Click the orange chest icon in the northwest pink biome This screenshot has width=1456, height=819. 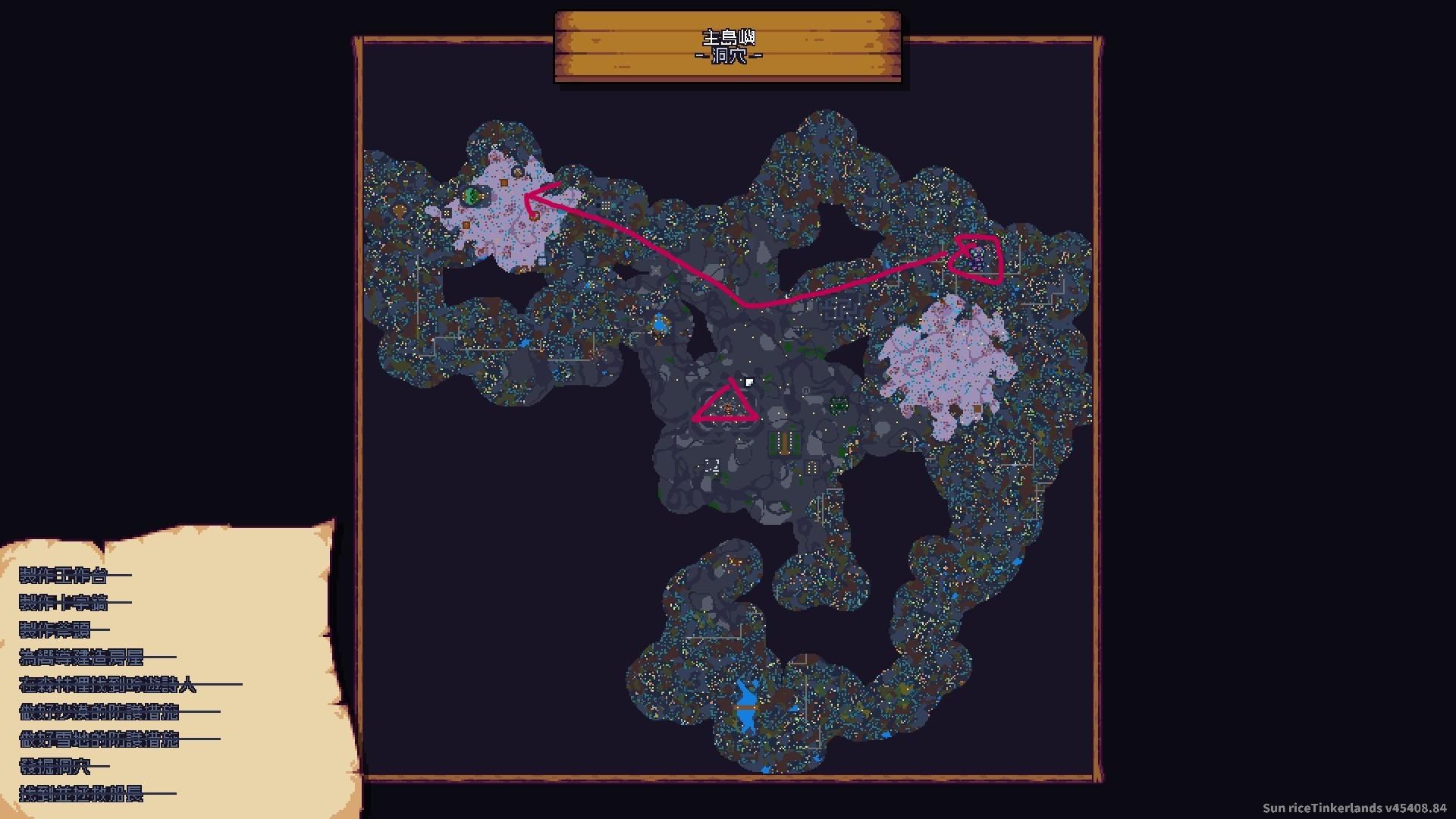(x=504, y=182)
